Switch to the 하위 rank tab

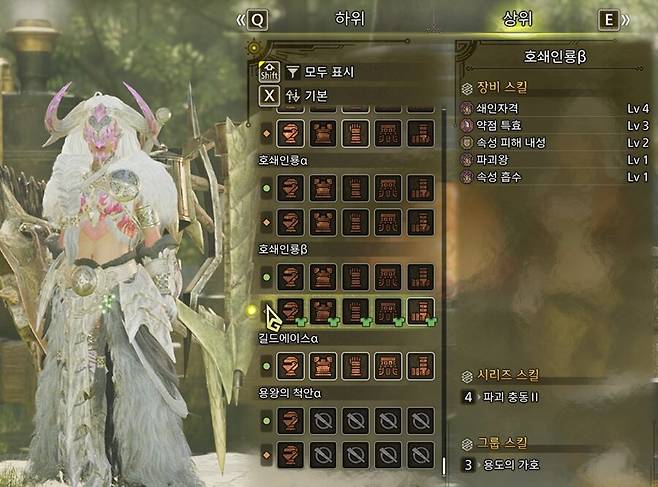[x=350, y=19]
